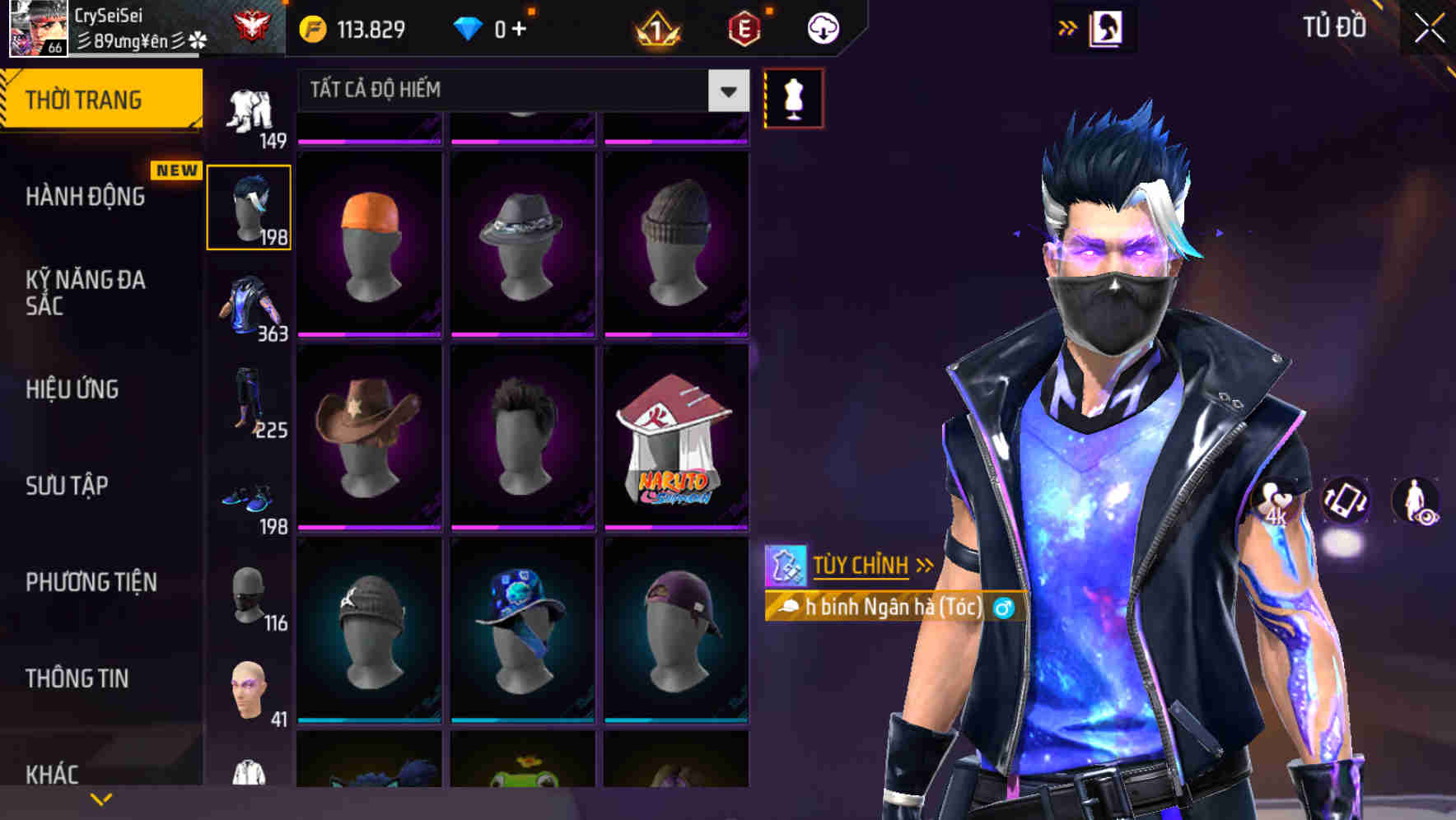Viewport: 1456px width, 820px height.
Task: Tap the TÙY CHỈNH customize button
Action: (x=861, y=565)
